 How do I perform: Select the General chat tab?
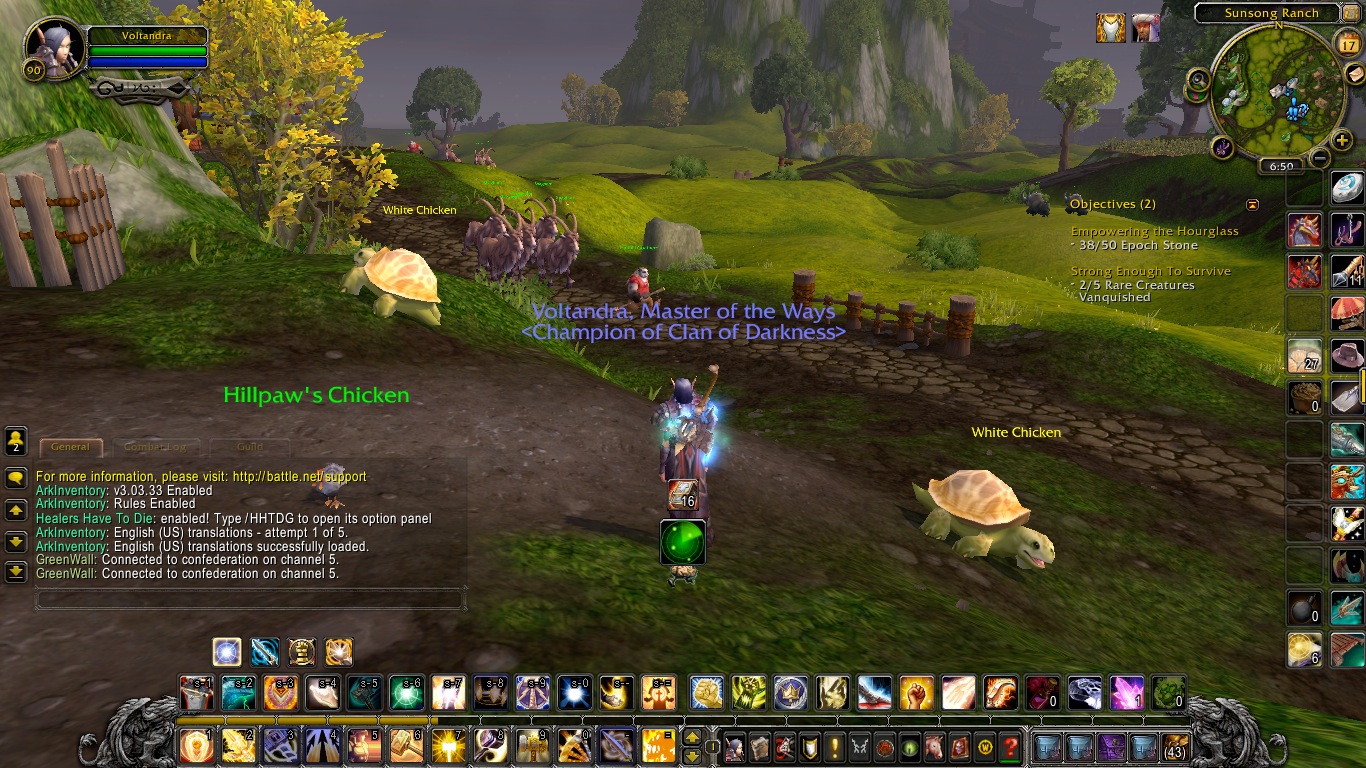click(70, 447)
